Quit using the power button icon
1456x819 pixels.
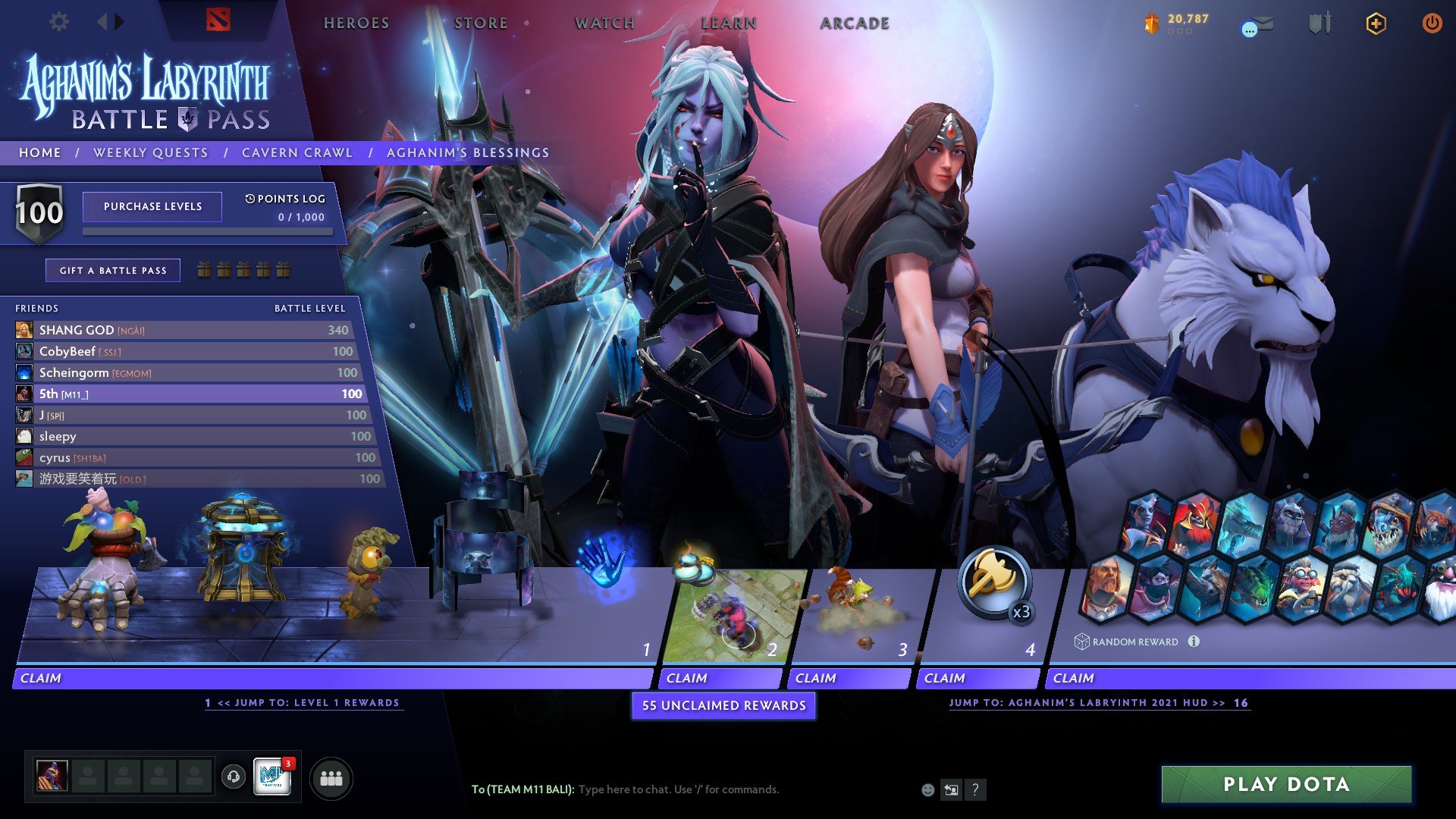point(1432,24)
